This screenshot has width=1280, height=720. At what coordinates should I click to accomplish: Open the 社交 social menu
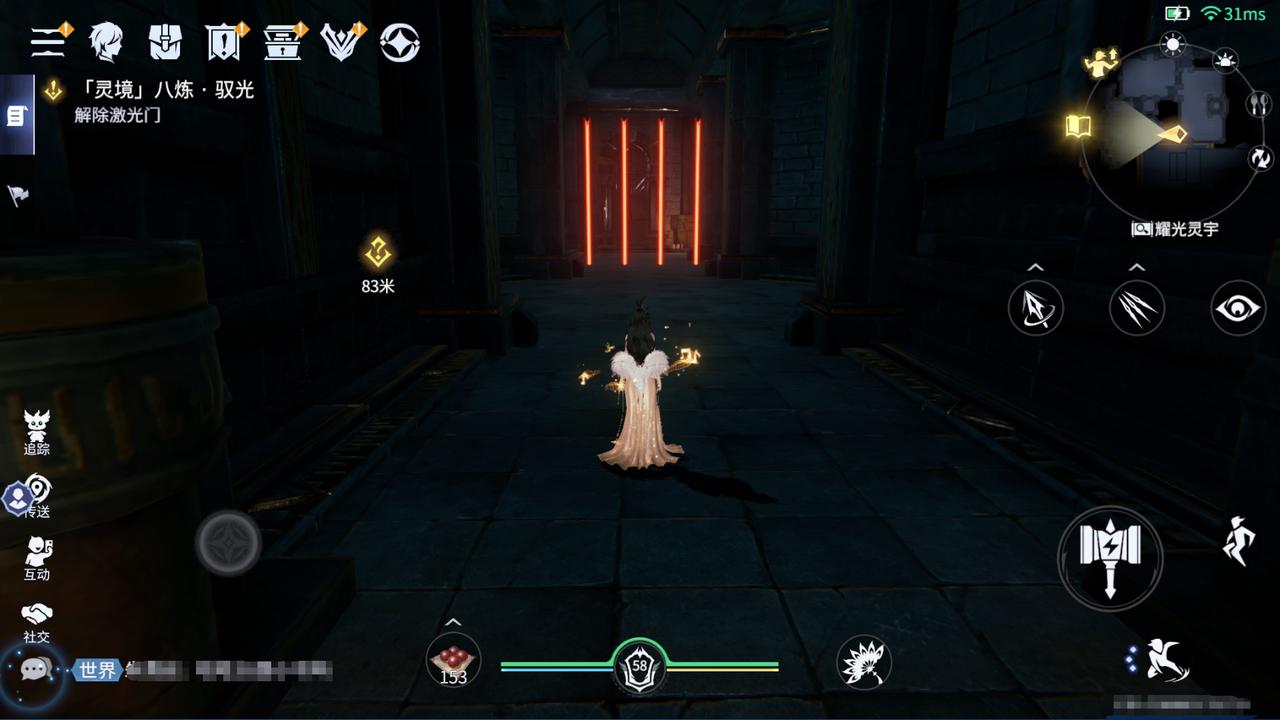(37, 621)
